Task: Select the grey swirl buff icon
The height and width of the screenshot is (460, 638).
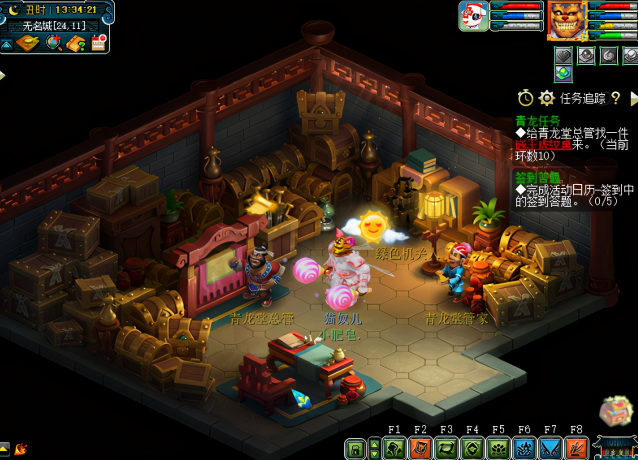Action: point(608,55)
